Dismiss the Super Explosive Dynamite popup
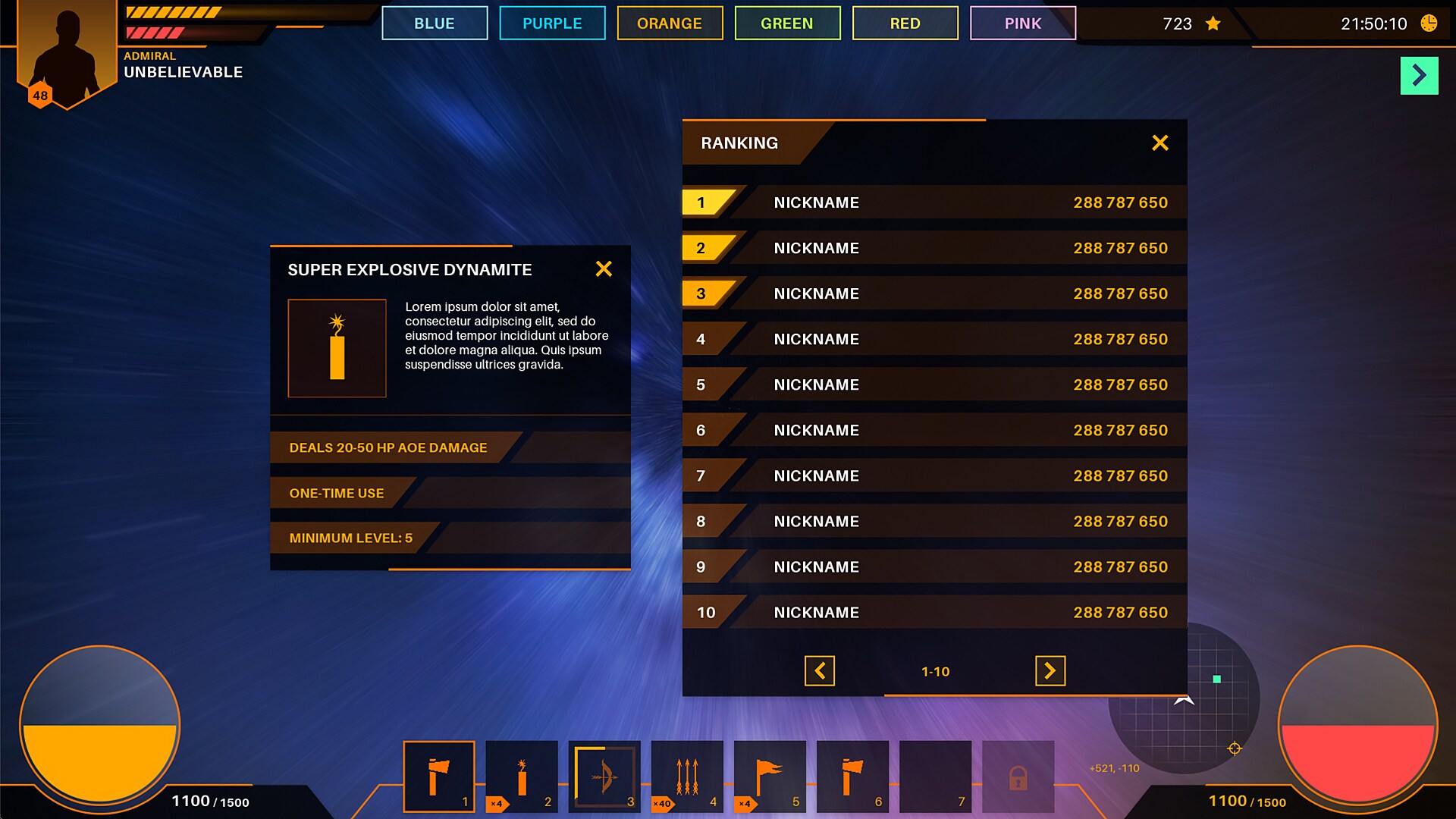 tap(604, 268)
